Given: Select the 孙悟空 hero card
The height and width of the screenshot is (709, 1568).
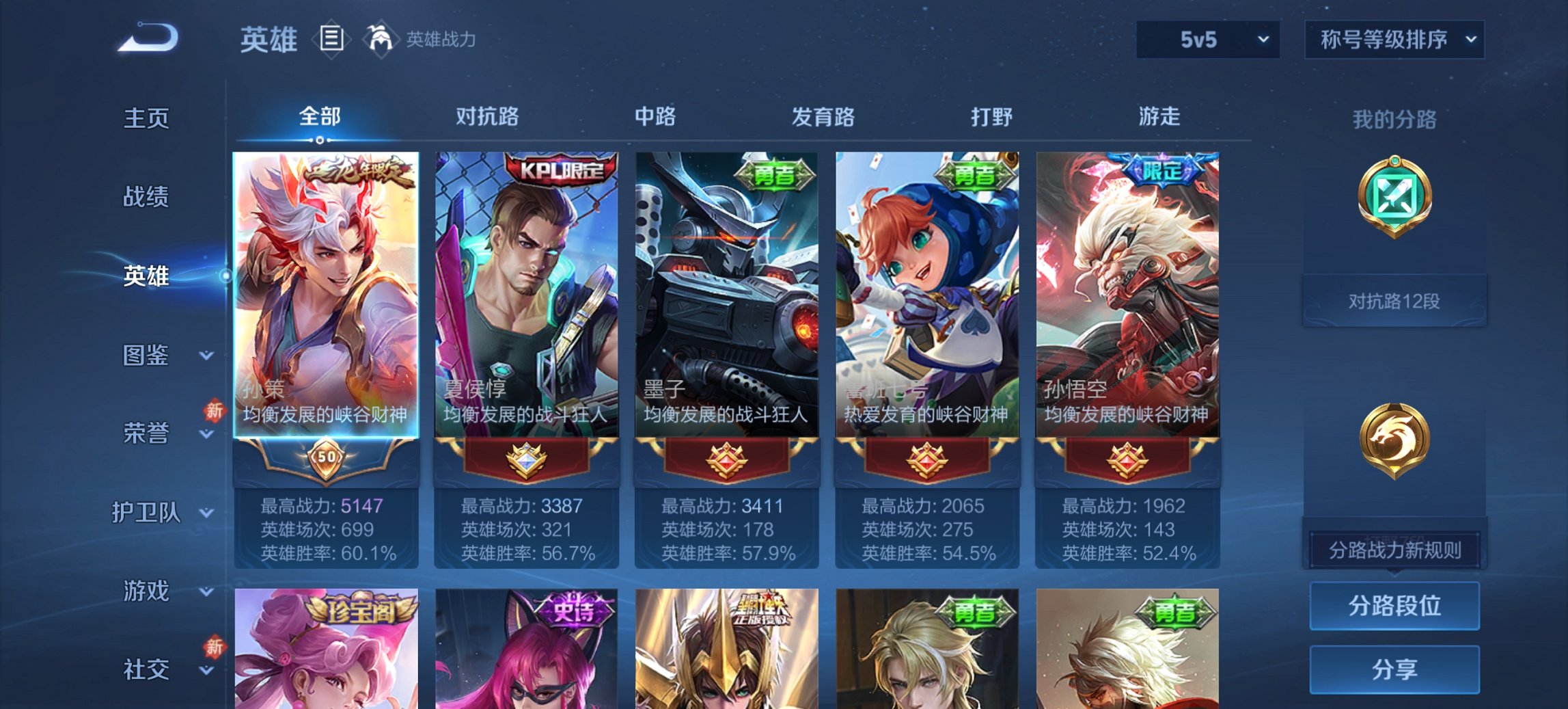Looking at the screenshot, I should [x=1127, y=294].
